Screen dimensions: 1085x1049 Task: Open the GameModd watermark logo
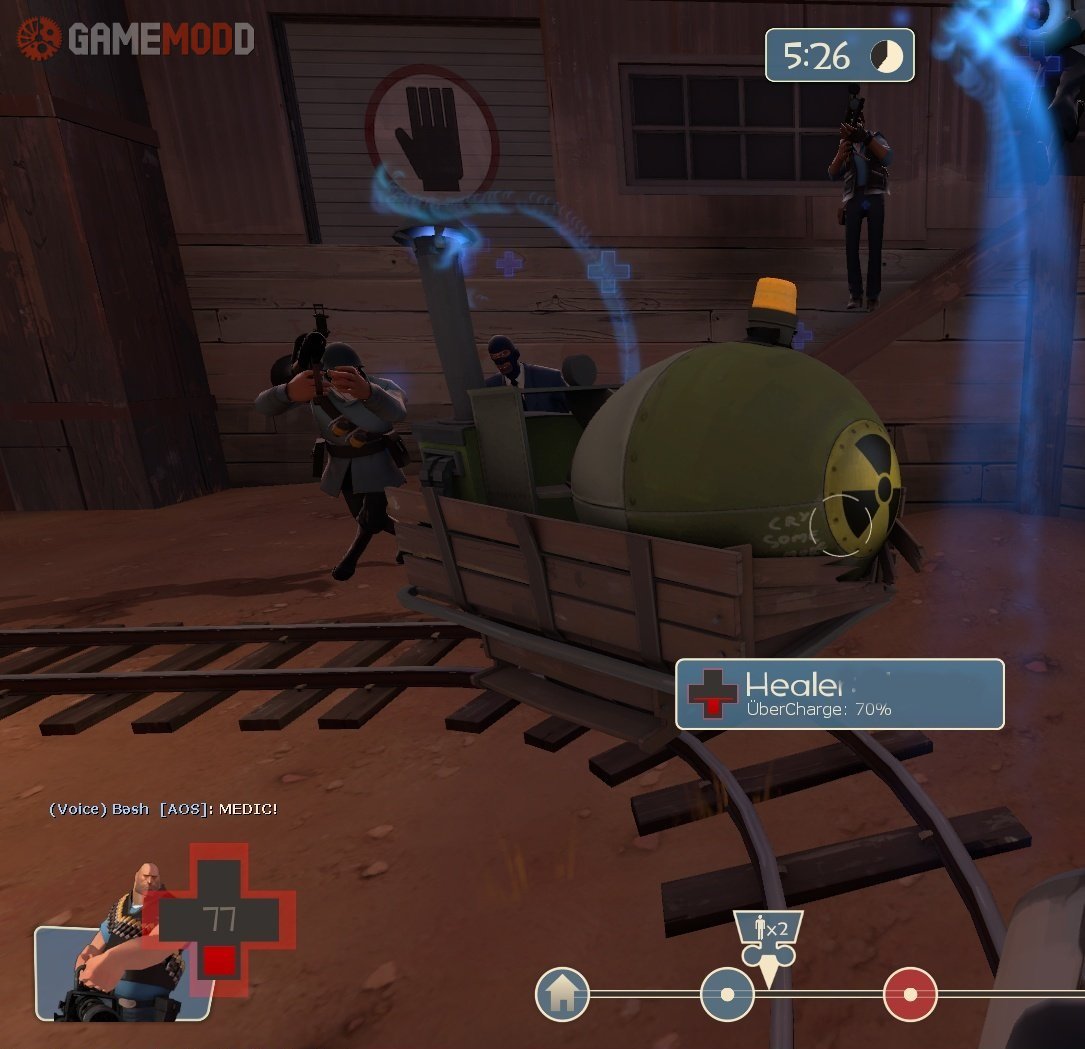[x=136, y=39]
